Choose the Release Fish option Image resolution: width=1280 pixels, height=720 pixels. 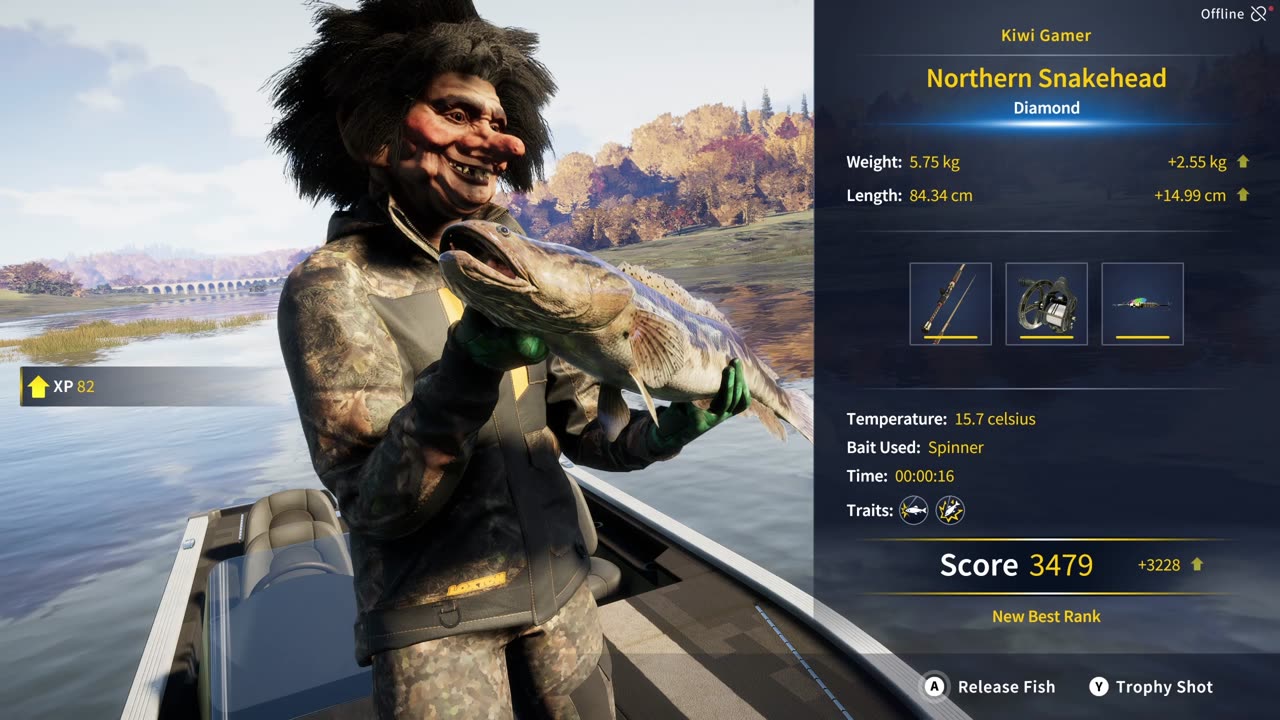point(990,687)
